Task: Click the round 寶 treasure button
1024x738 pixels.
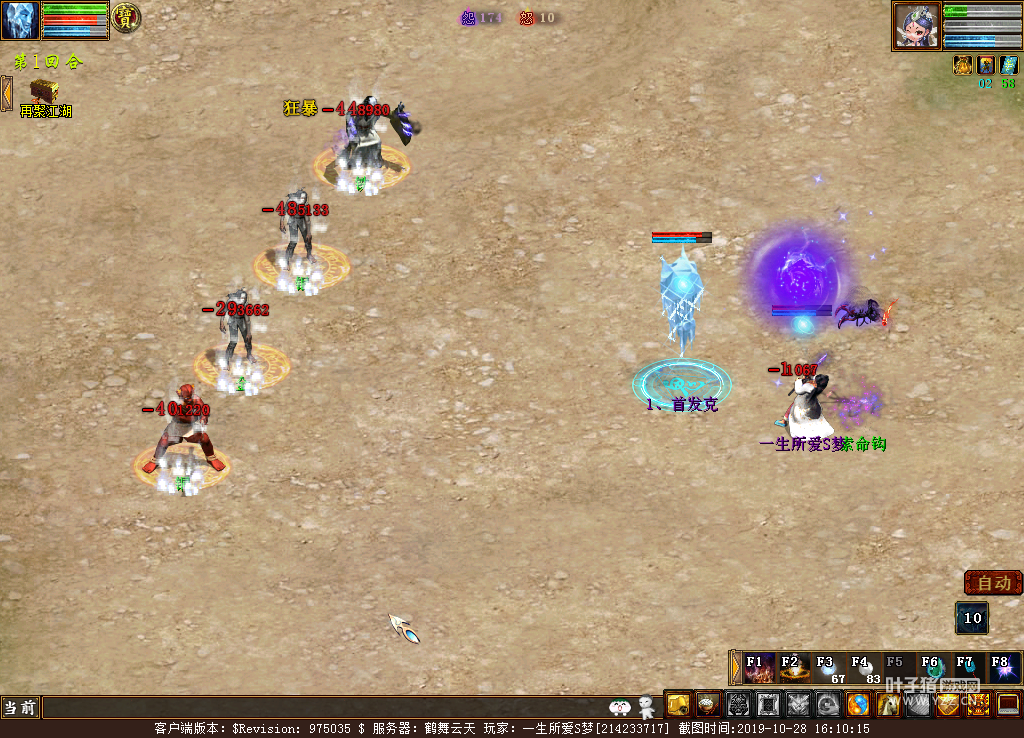Action: (x=125, y=17)
